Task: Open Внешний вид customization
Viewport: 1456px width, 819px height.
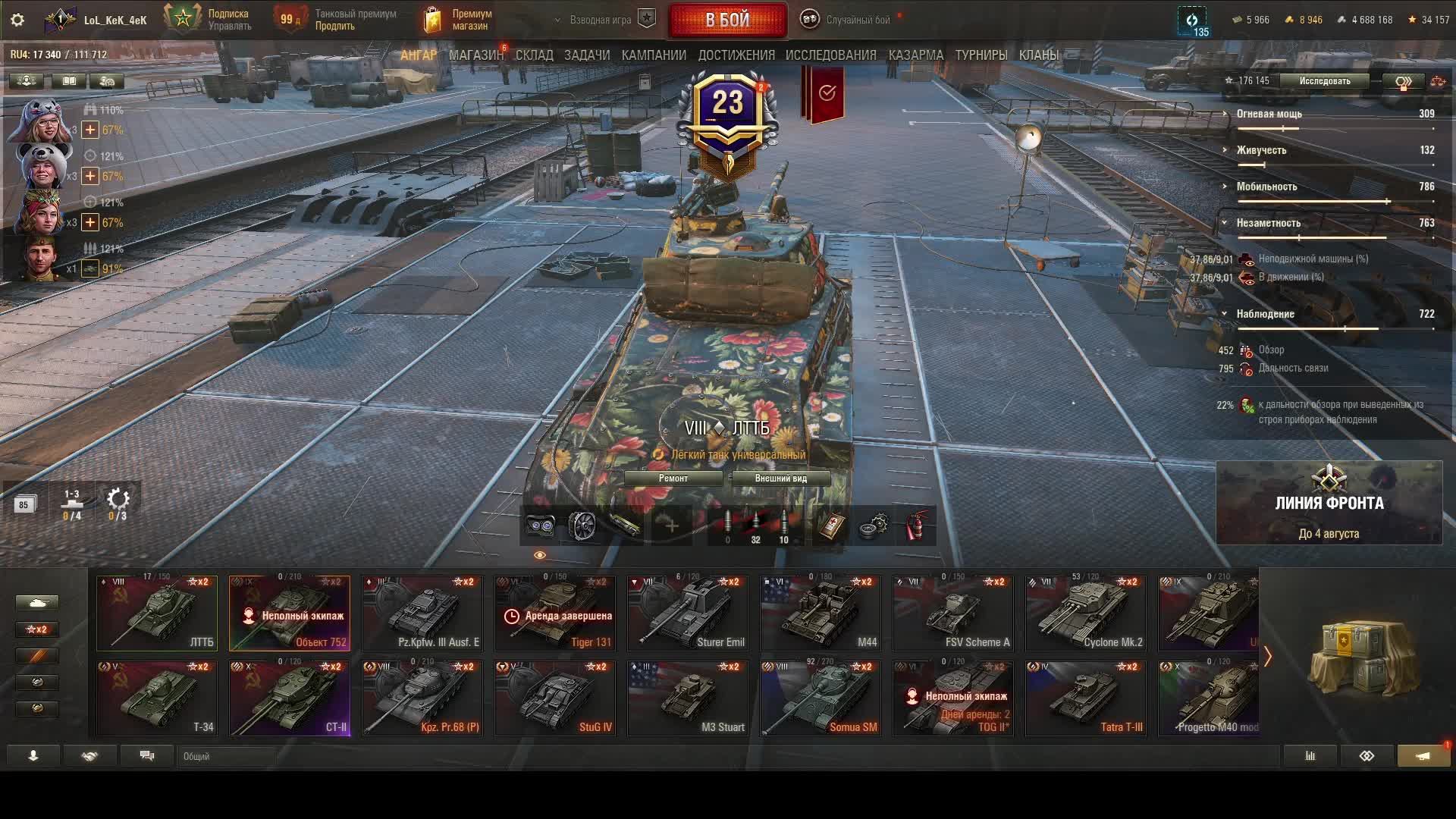Action: pos(780,479)
